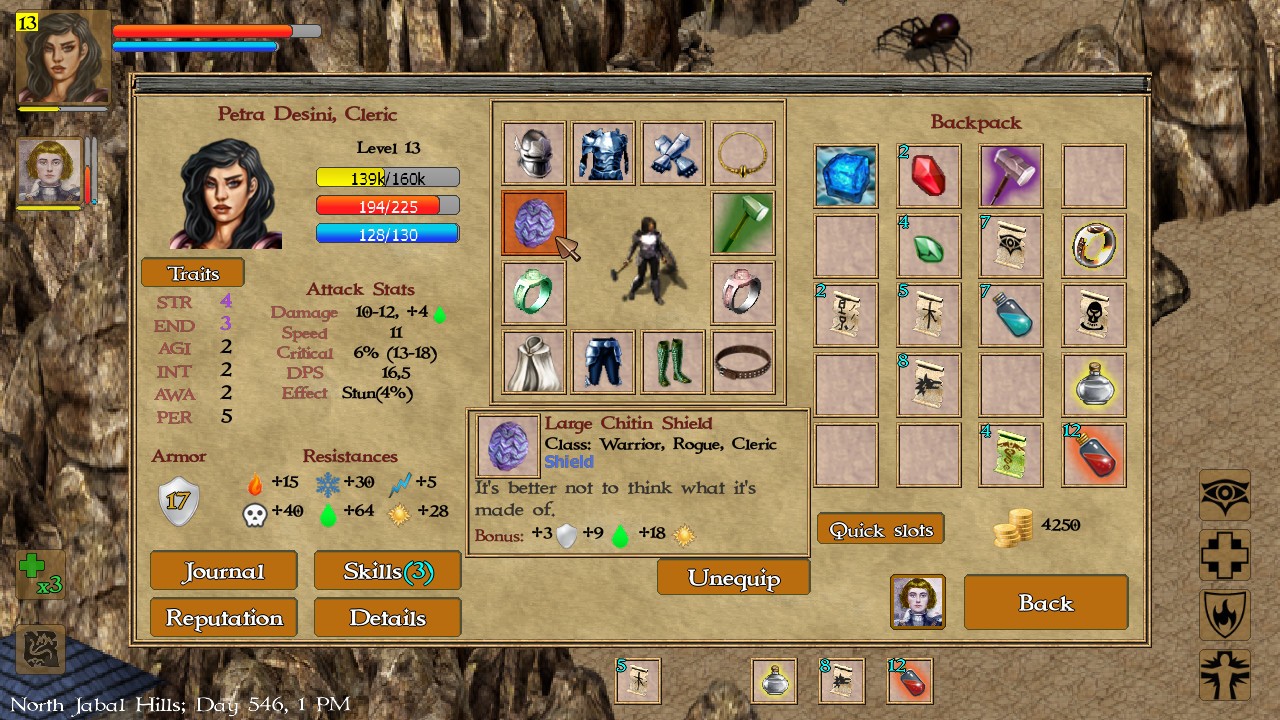Select the red potion quick slot at bottom
The height and width of the screenshot is (720, 1280).
click(907, 681)
